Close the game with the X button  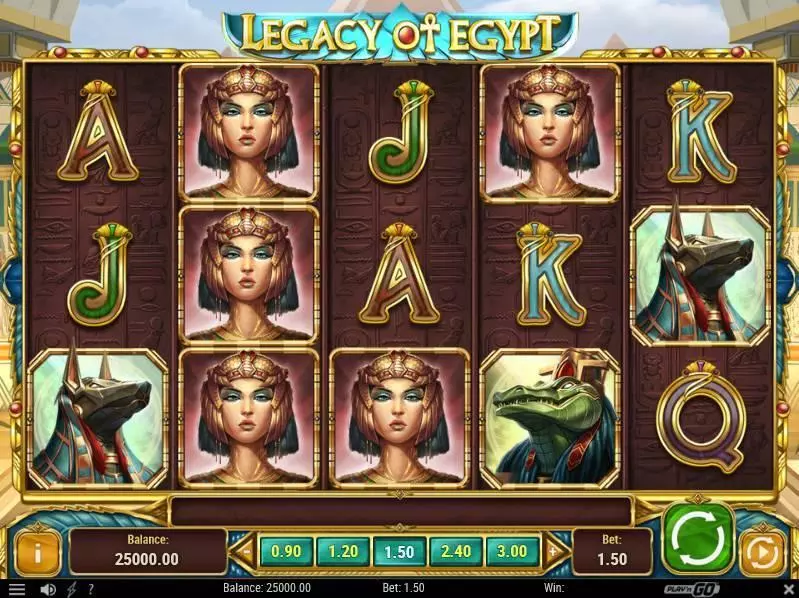789,589
